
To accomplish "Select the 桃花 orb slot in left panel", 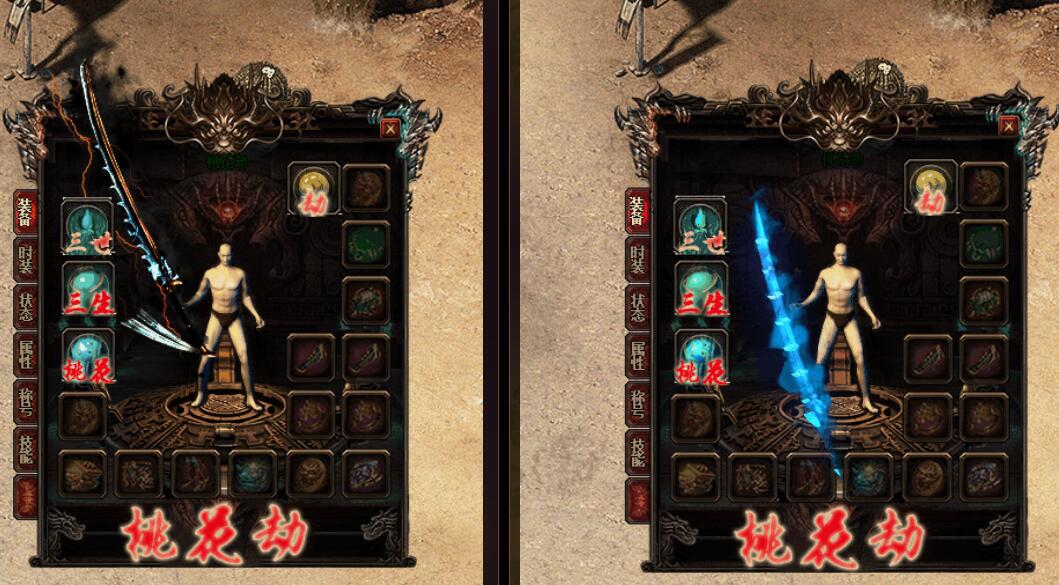I will pyautogui.click(x=88, y=356).
